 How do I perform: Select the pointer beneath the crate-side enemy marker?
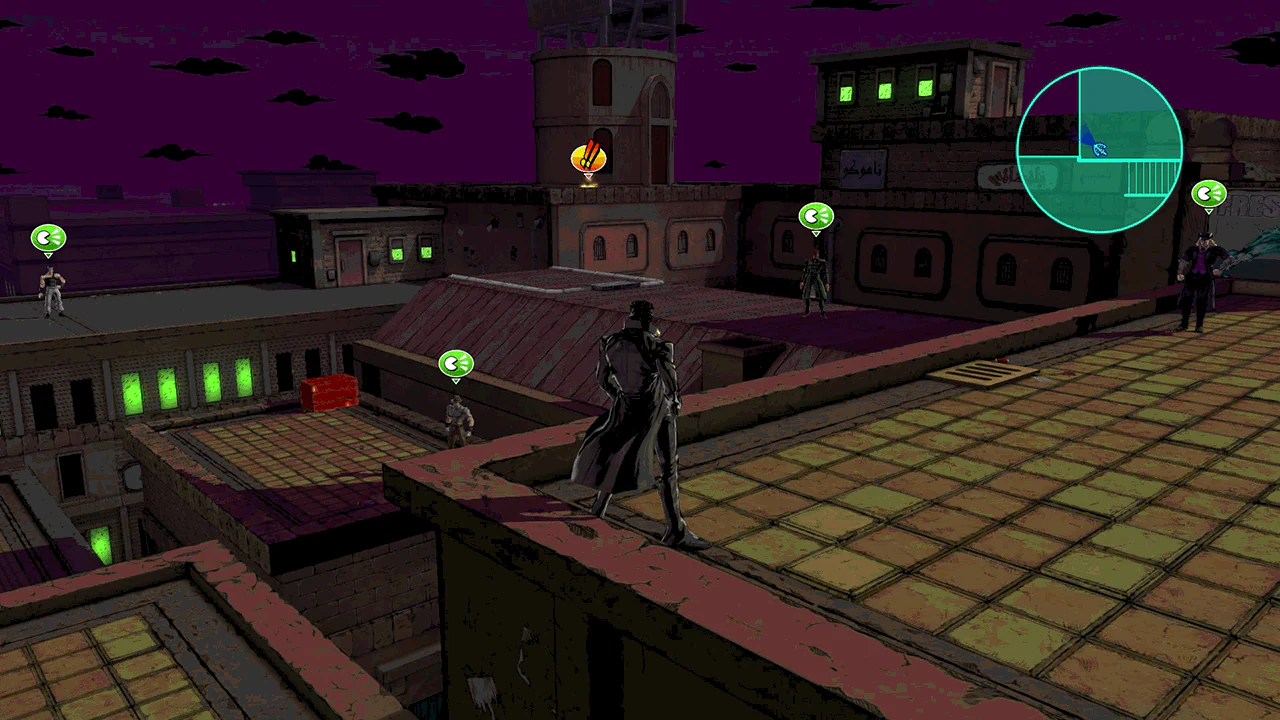pyautogui.click(x=456, y=380)
